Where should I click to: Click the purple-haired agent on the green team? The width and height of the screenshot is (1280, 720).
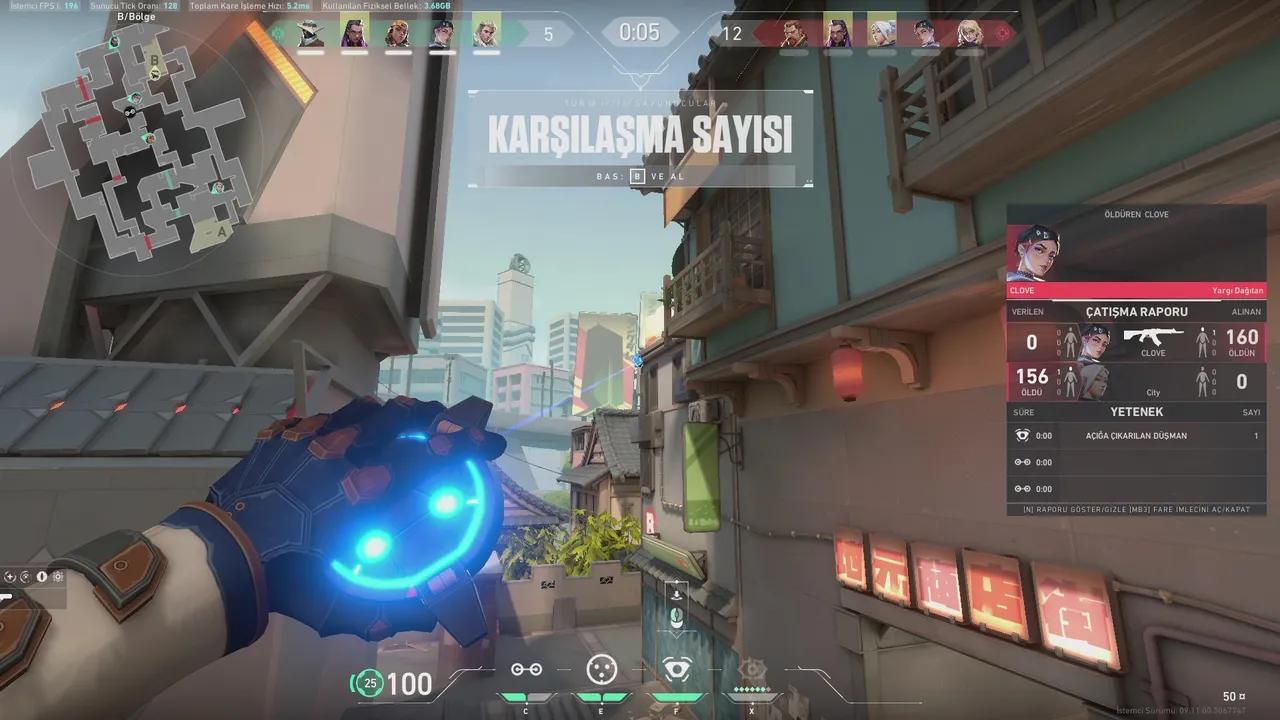coord(354,32)
